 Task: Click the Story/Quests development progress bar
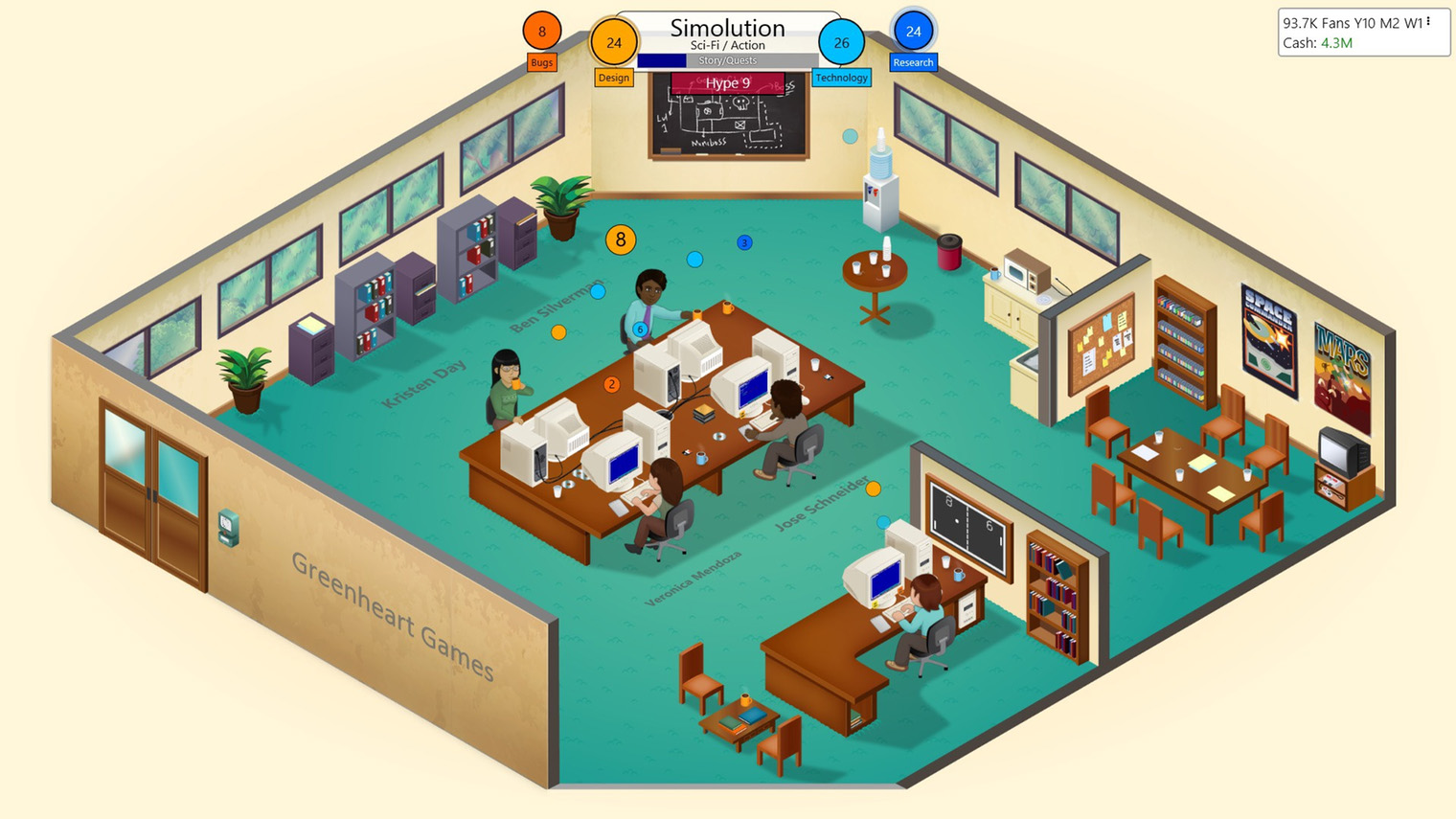[727, 59]
